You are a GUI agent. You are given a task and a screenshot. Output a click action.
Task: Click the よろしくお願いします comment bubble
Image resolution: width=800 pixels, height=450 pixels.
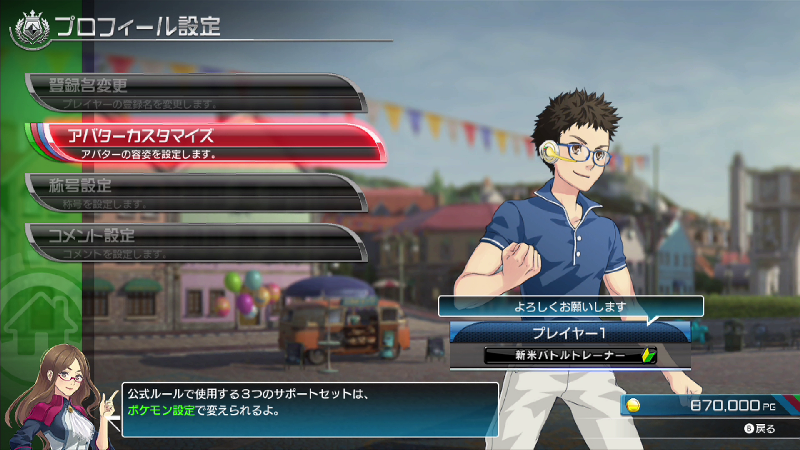[x=569, y=307]
